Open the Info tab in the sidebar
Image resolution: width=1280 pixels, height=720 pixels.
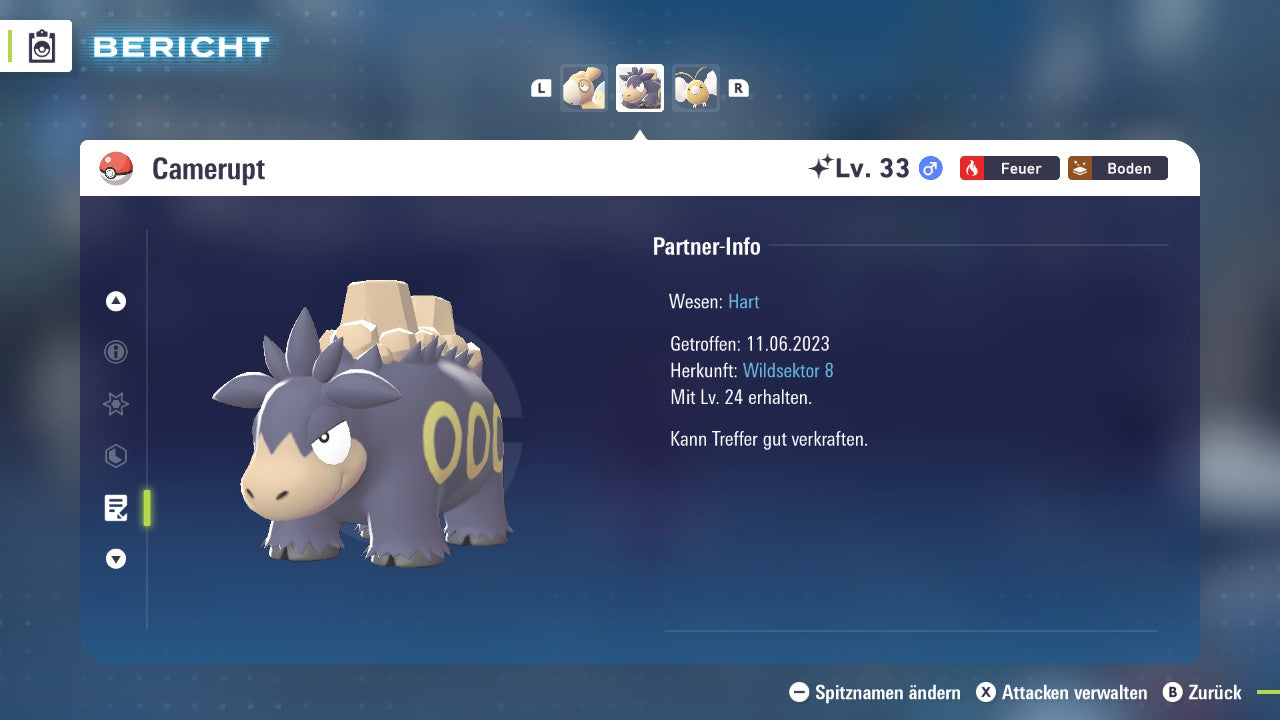coord(115,352)
